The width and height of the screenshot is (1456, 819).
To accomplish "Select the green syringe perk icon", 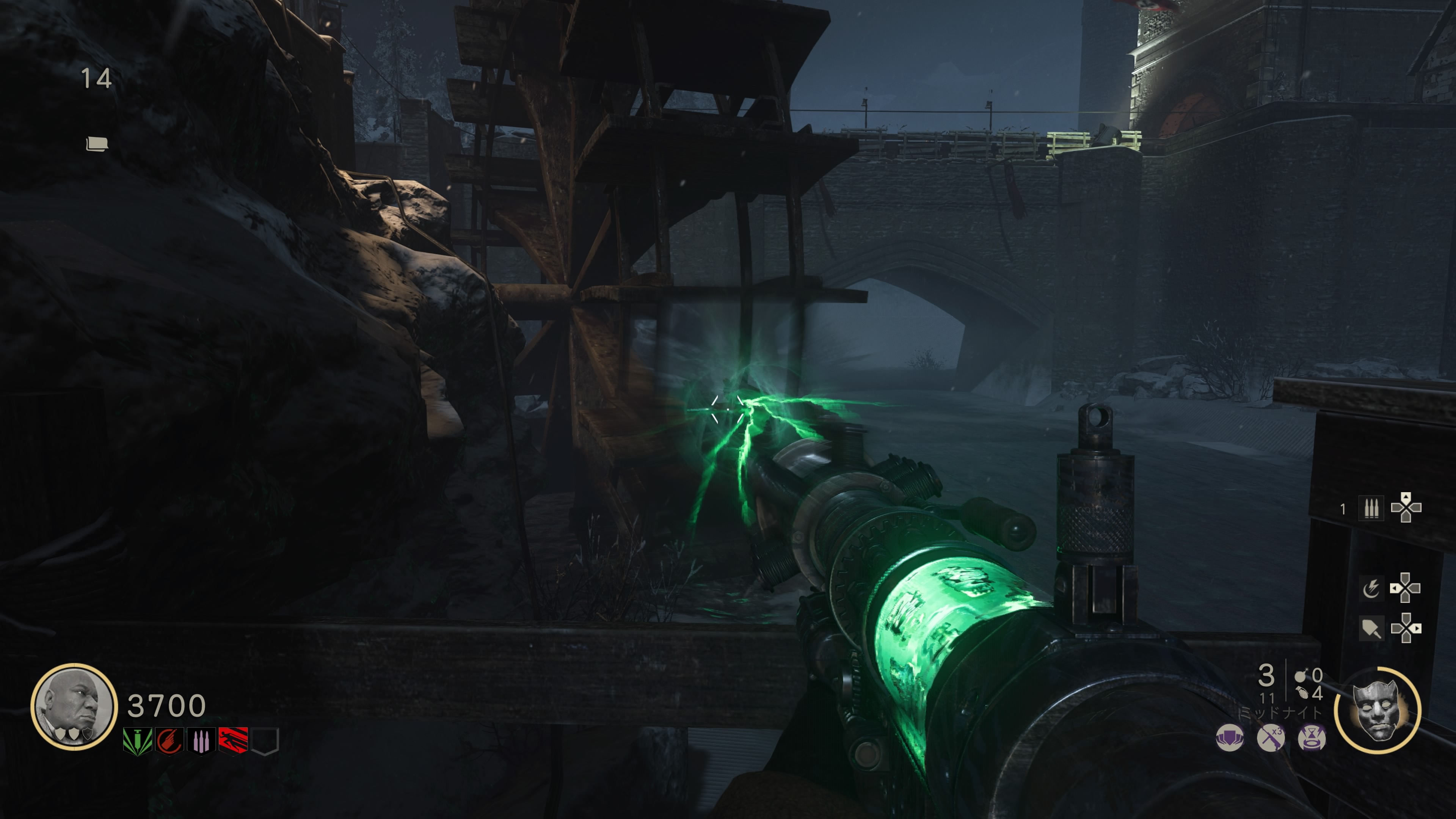I will pyautogui.click(x=137, y=741).
